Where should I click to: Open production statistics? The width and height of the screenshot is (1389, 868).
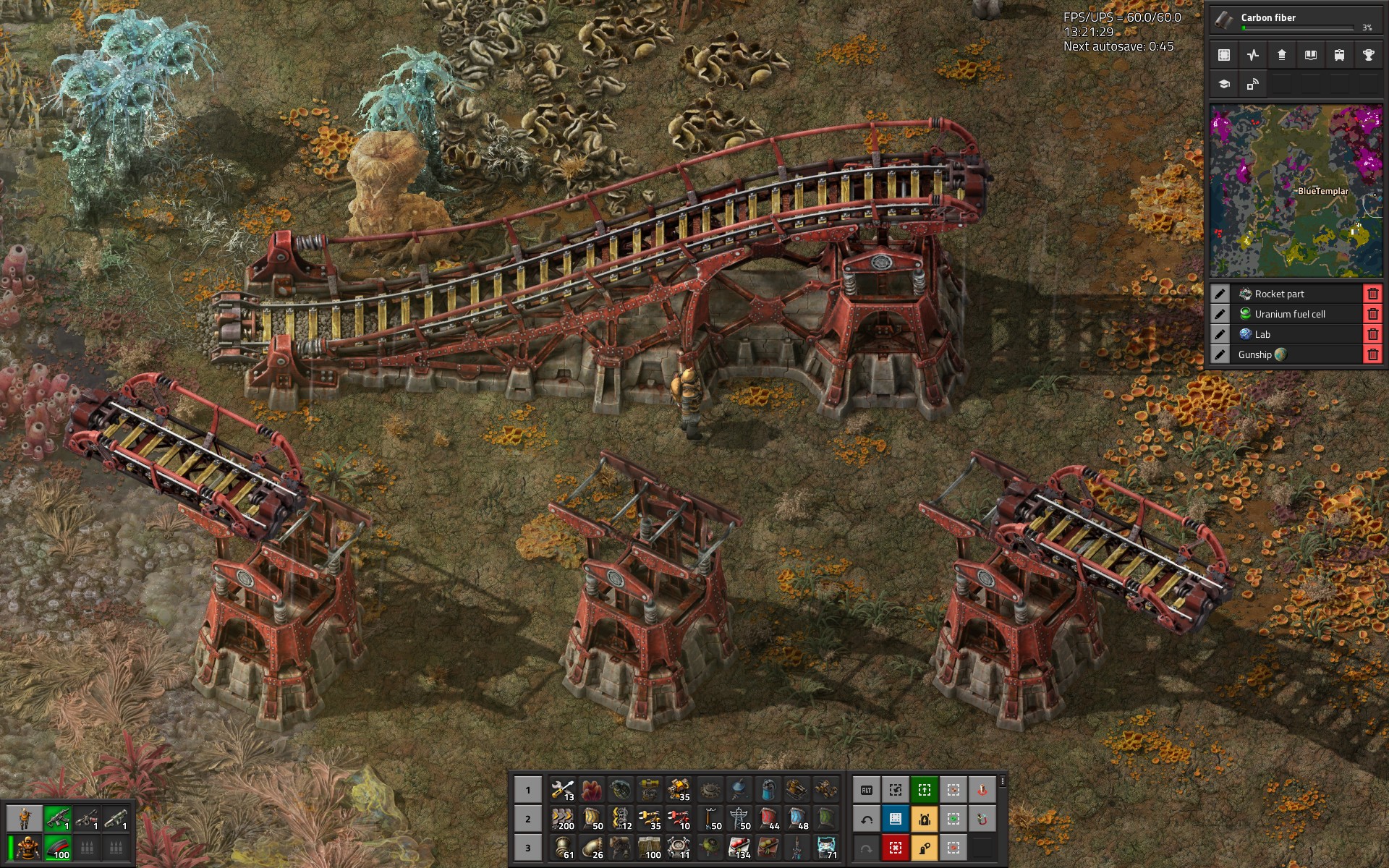(x=1252, y=55)
